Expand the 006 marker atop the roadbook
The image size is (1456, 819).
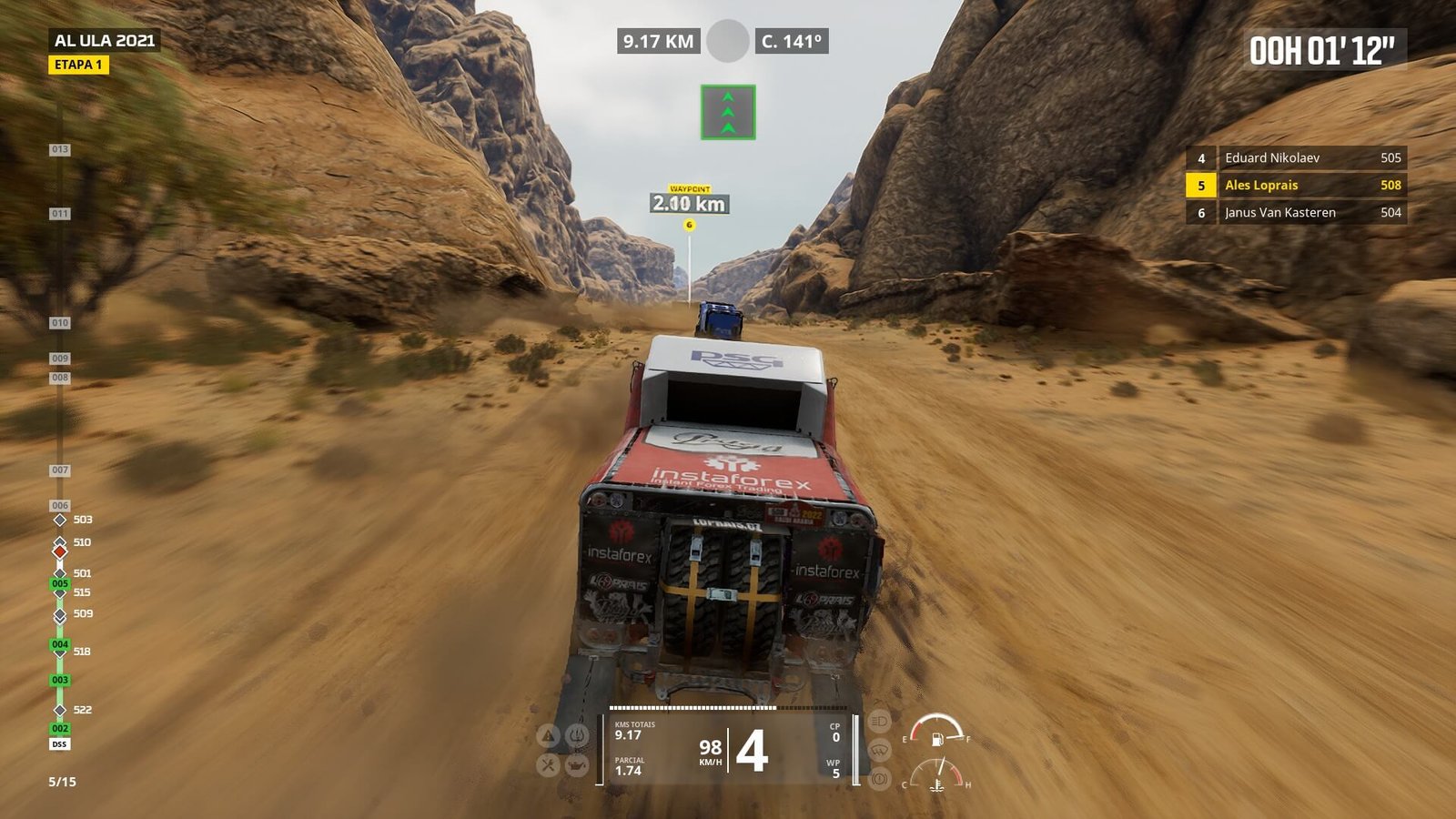tap(60, 505)
